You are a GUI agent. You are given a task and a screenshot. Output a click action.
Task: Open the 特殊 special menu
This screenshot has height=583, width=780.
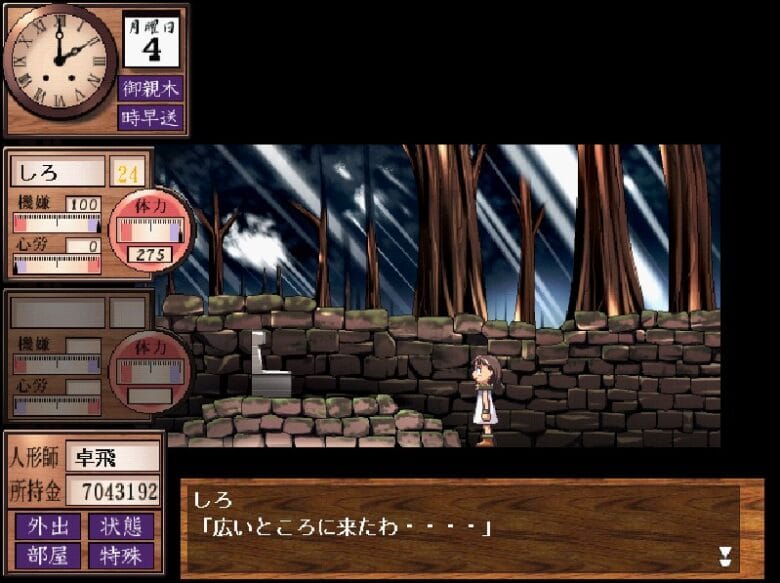[x=121, y=554]
